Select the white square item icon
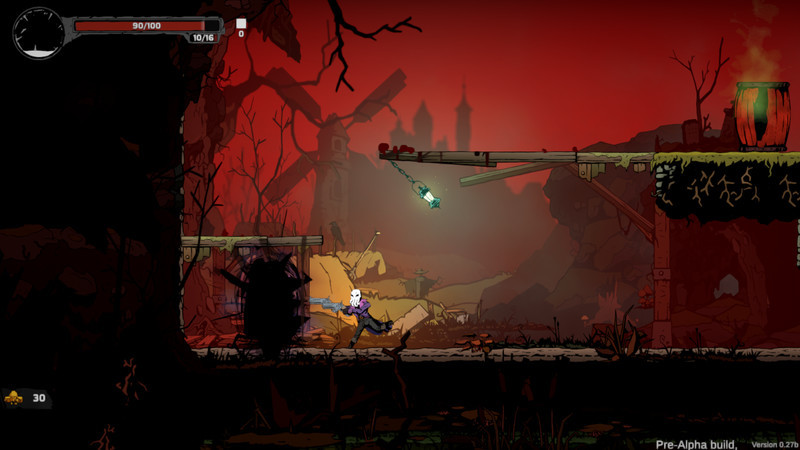The height and width of the screenshot is (450, 800). pos(241,23)
